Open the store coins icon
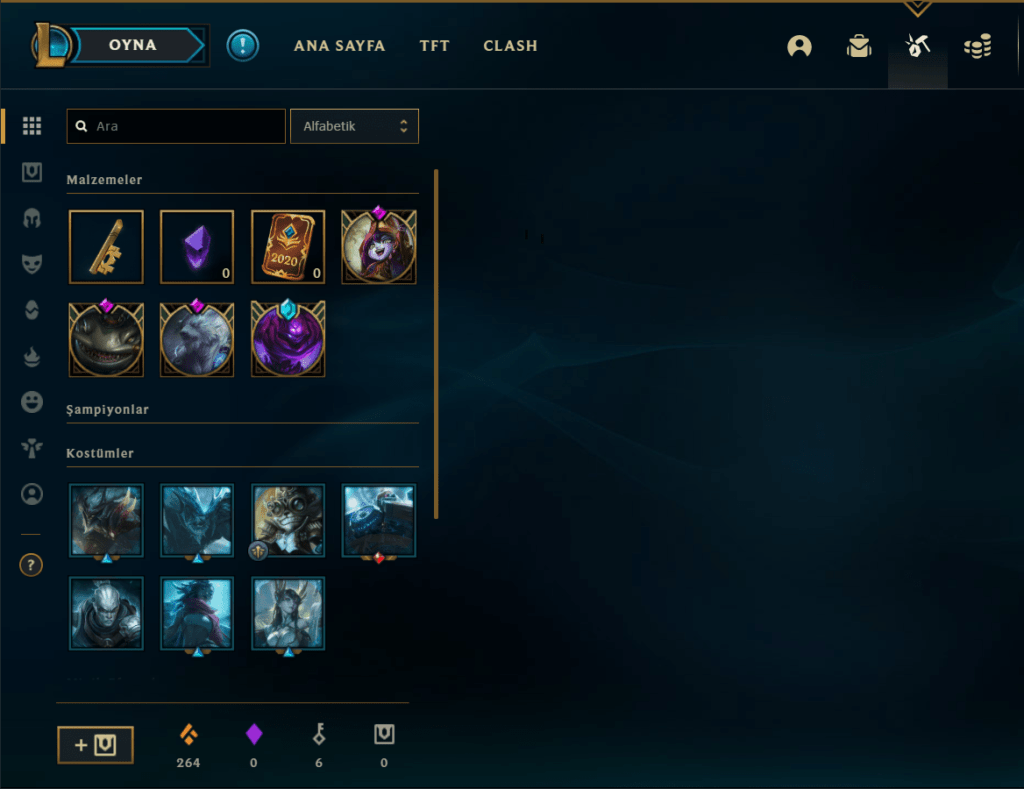Viewport: 1024px width, 789px height. click(x=977, y=46)
